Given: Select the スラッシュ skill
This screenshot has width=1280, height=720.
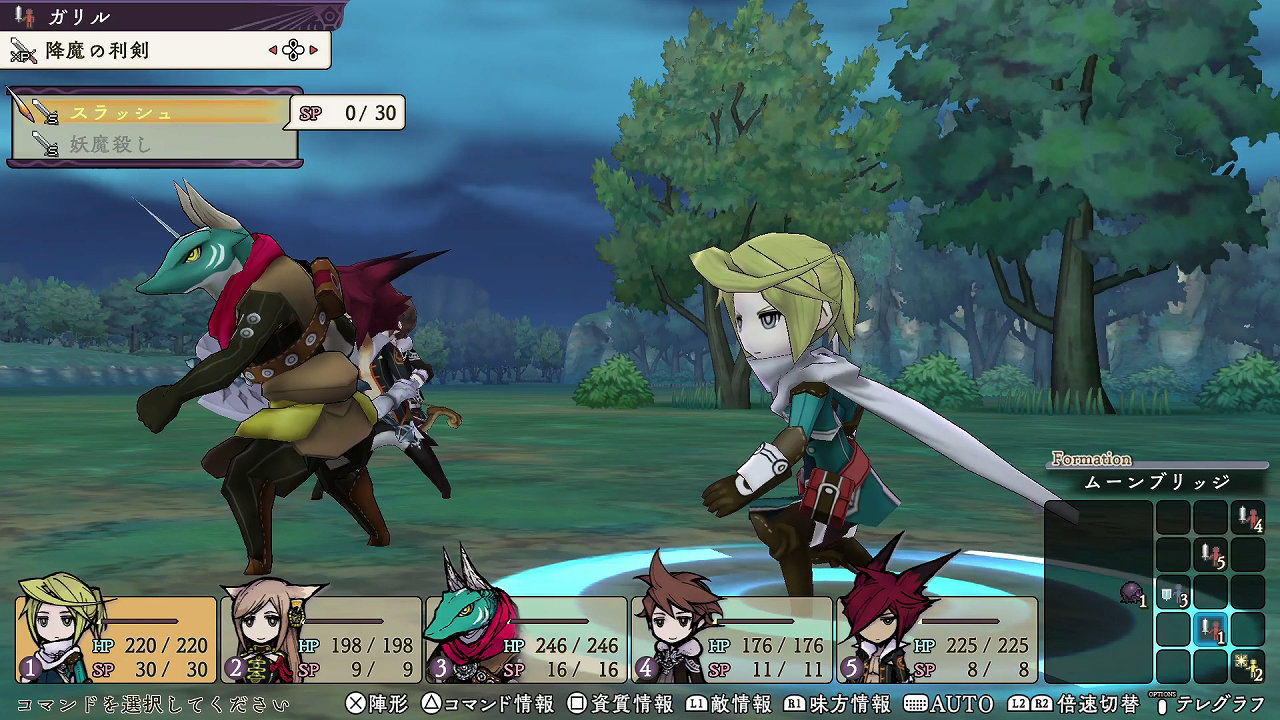Looking at the screenshot, I should point(150,112).
